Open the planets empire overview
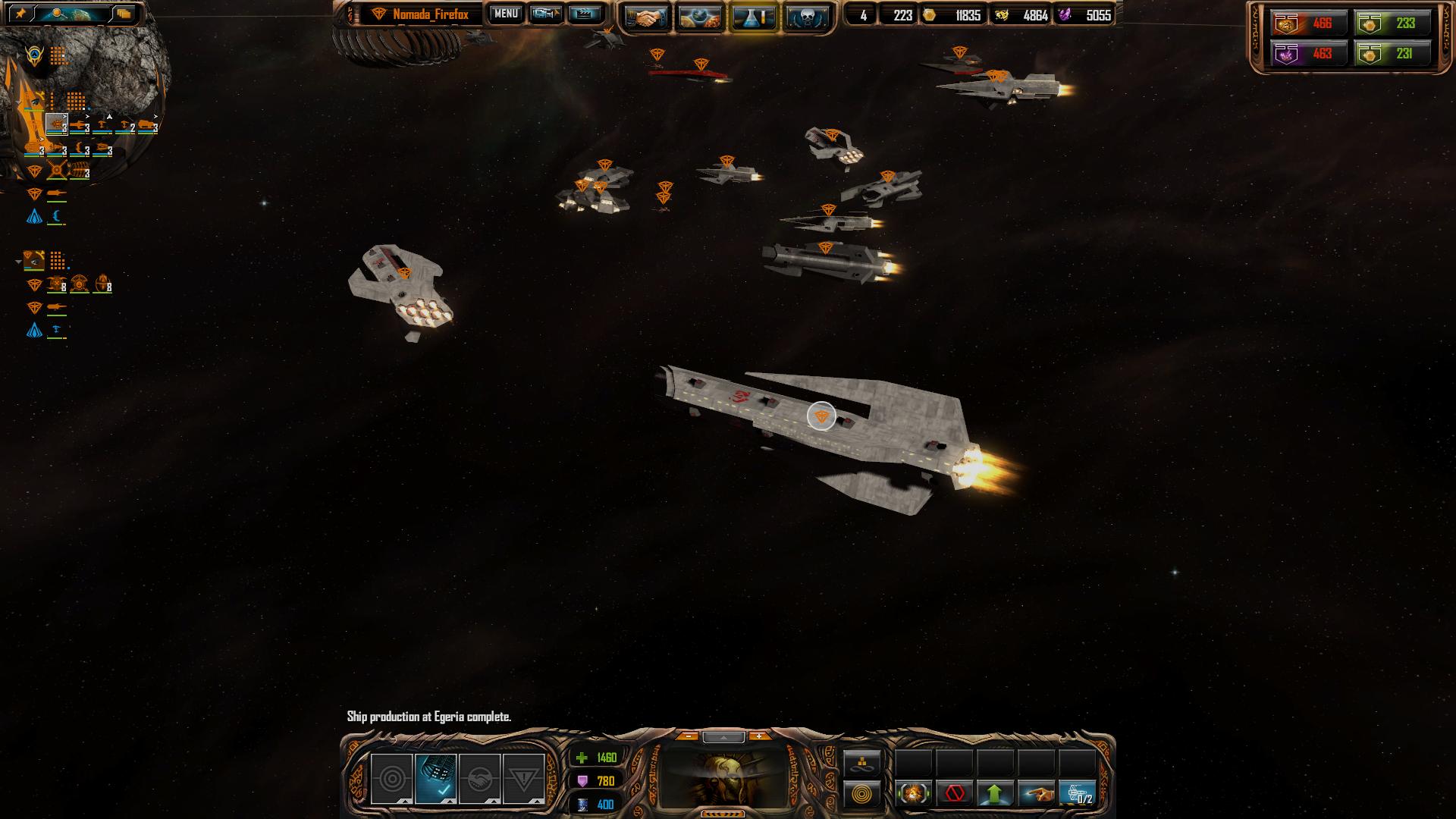1456x819 pixels. (700, 16)
